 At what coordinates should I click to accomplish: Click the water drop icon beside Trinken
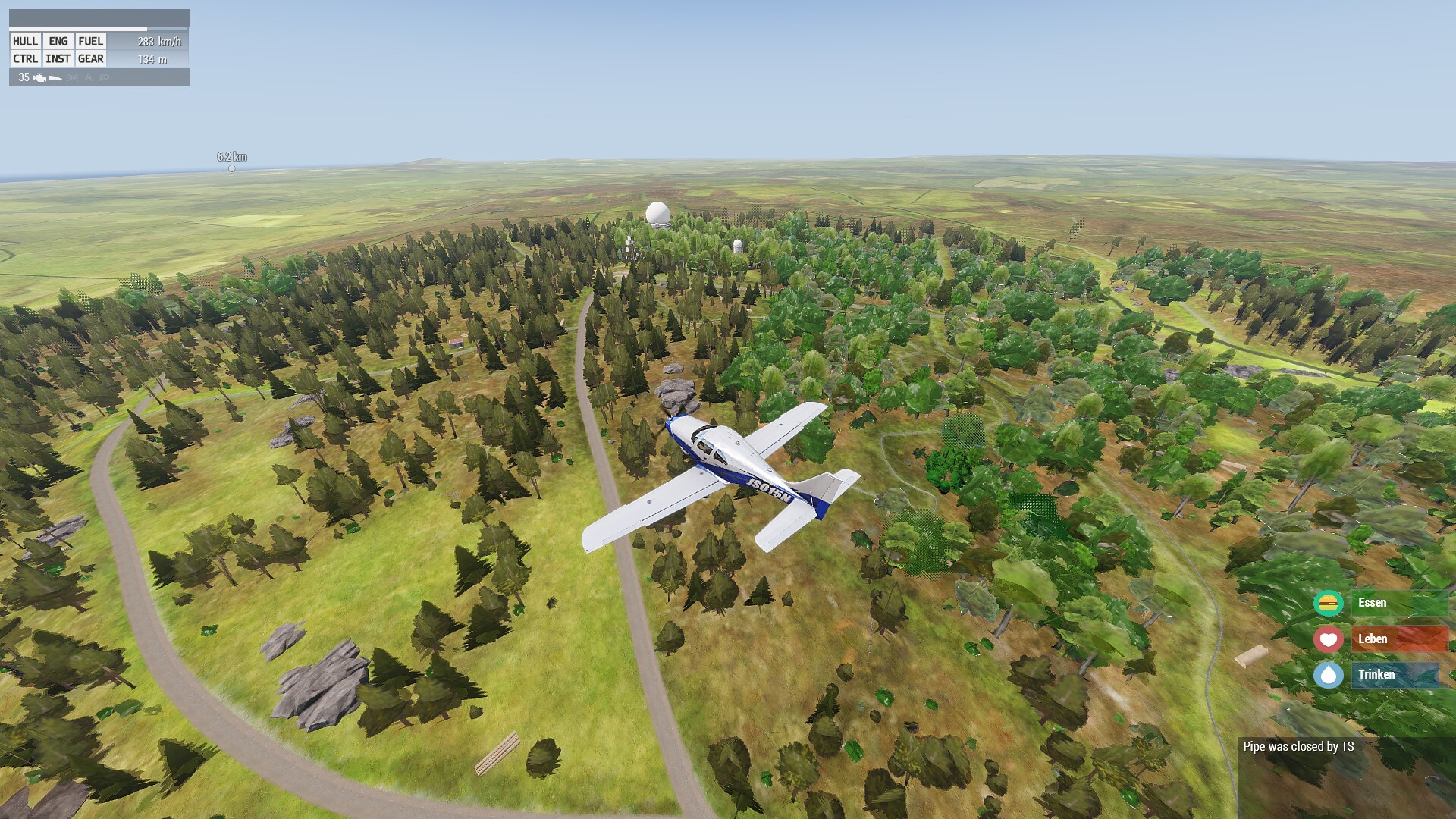click(x=1328, y=675)
